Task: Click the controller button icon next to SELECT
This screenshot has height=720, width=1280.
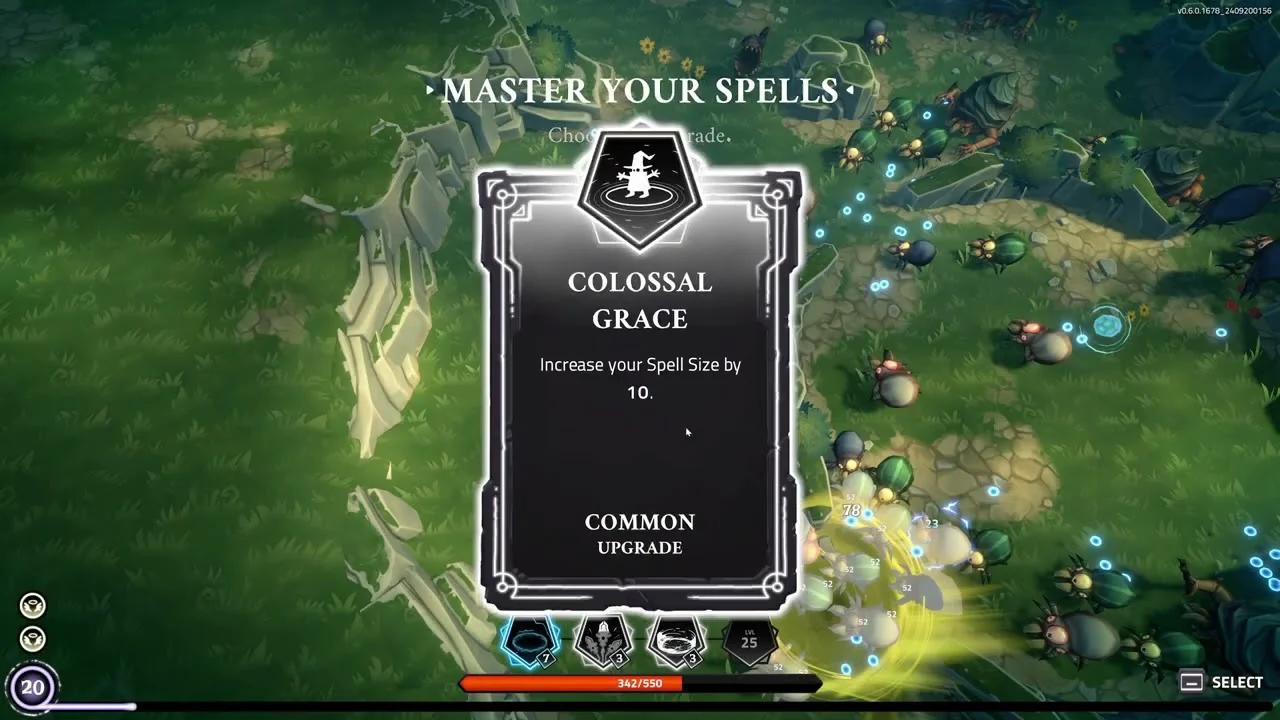Action: 1191,681
